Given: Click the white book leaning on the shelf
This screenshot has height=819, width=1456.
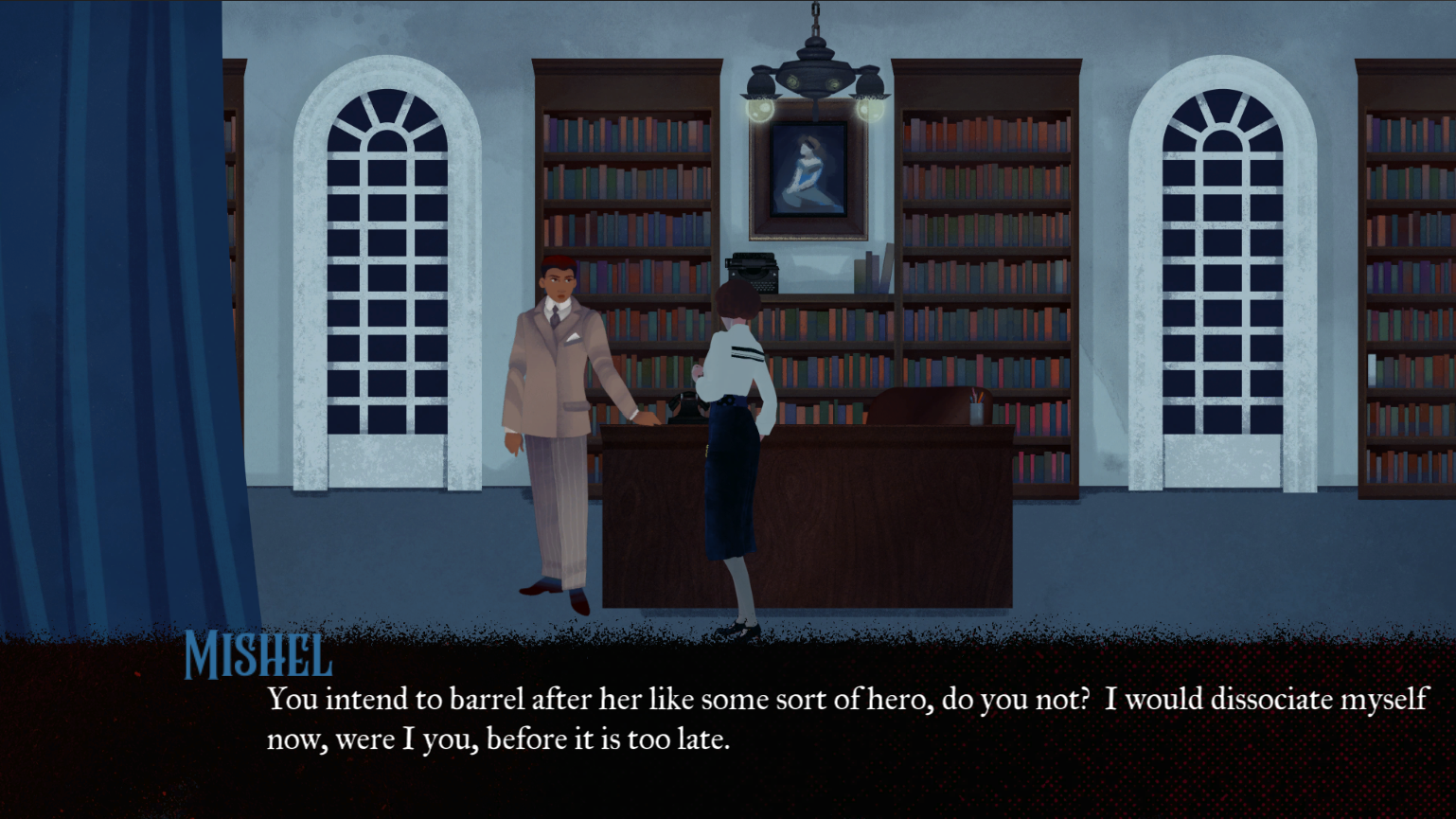Looking at the screenshot, I should click(888, 266).
